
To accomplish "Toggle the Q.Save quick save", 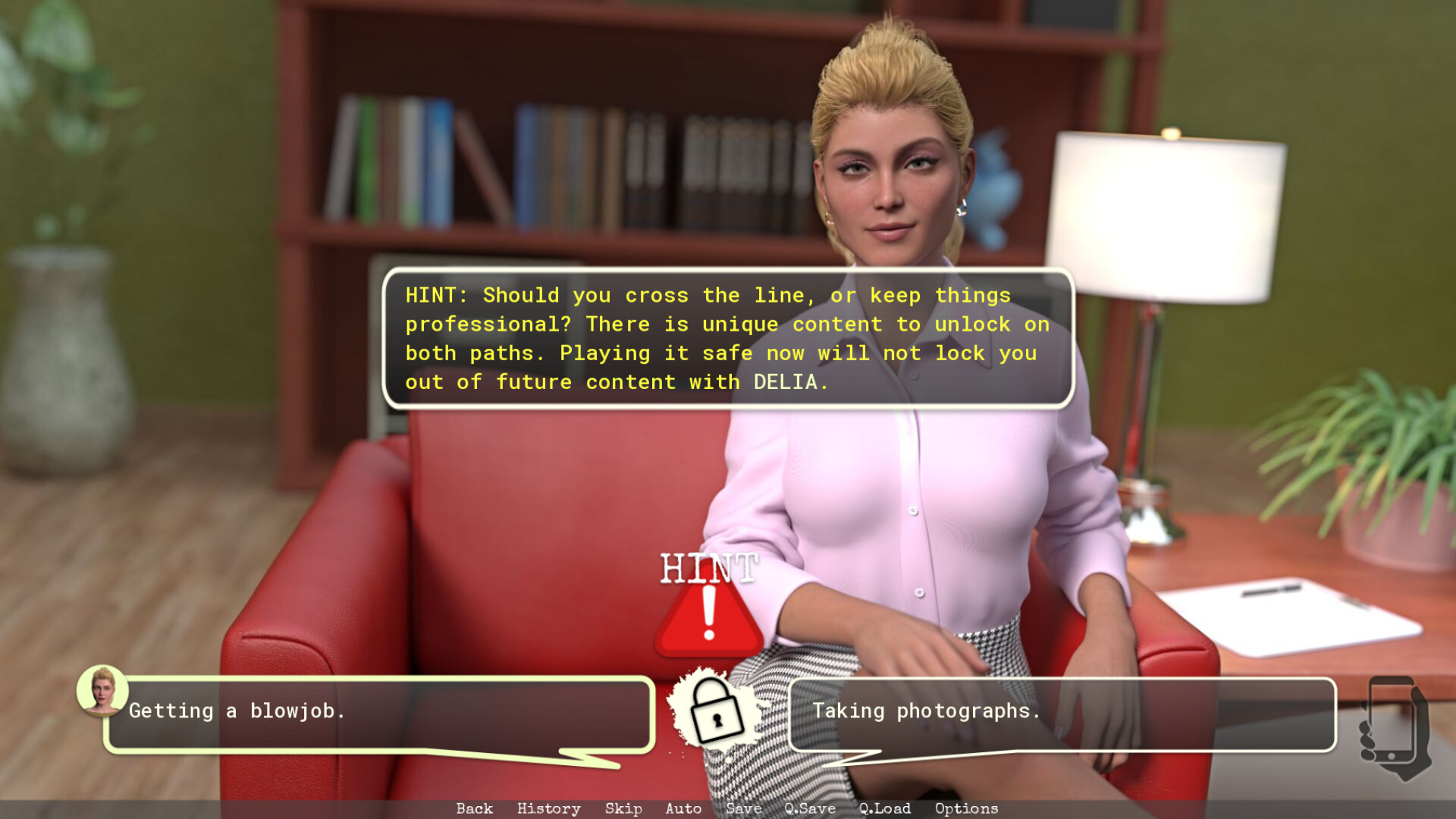I will tap(809, 808).
